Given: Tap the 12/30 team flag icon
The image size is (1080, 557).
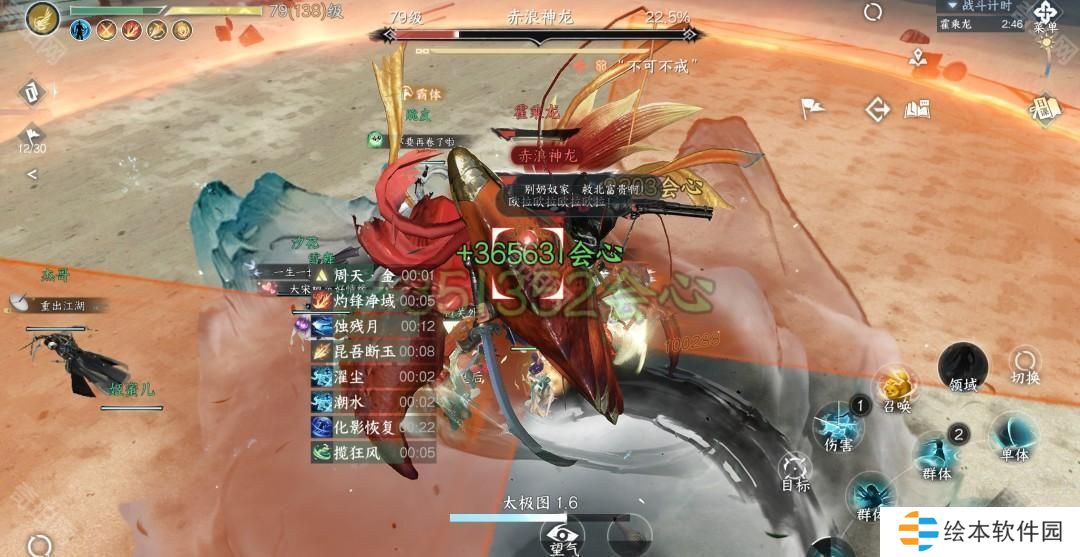Looking at the screenshot, I should point(32,134).
